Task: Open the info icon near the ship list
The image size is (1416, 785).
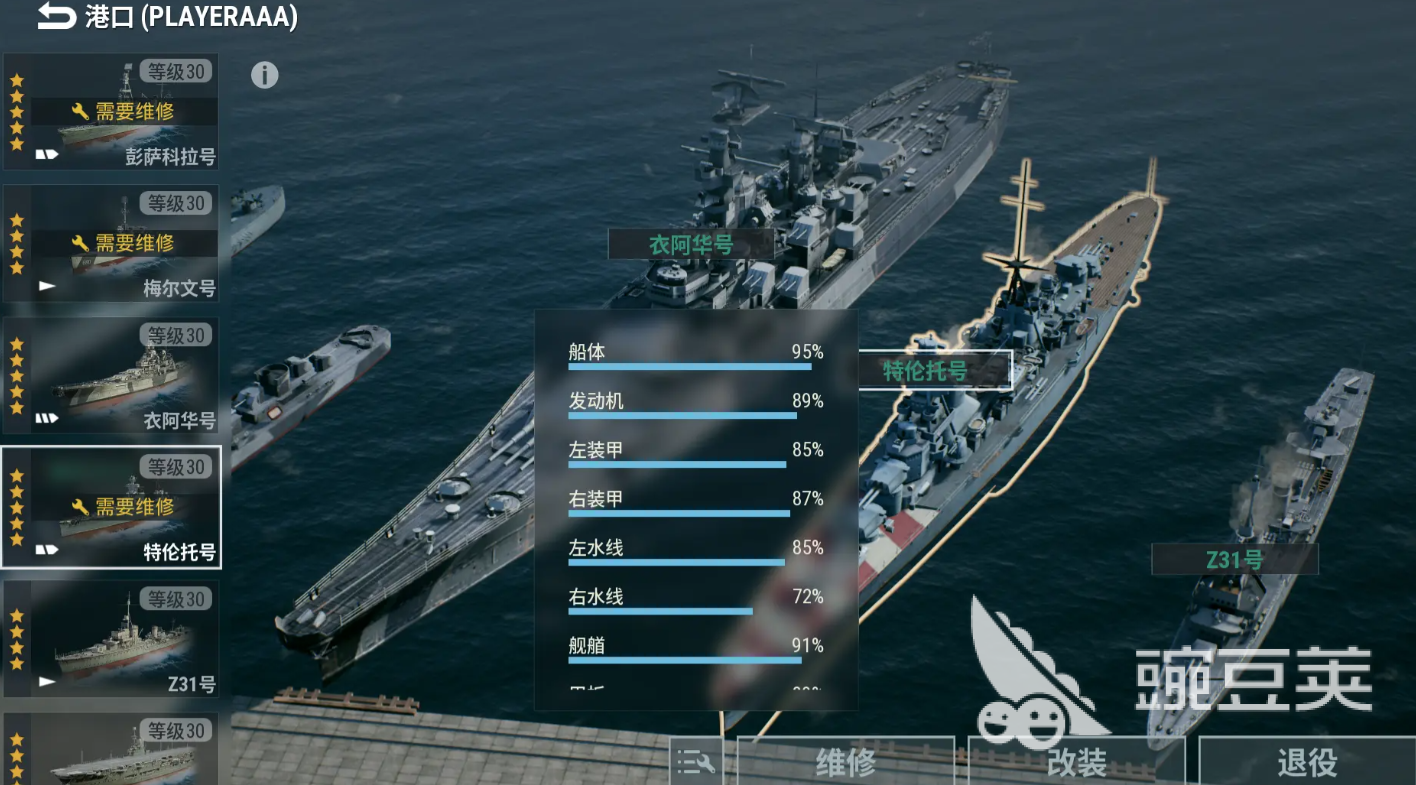Action: [264, 75]
